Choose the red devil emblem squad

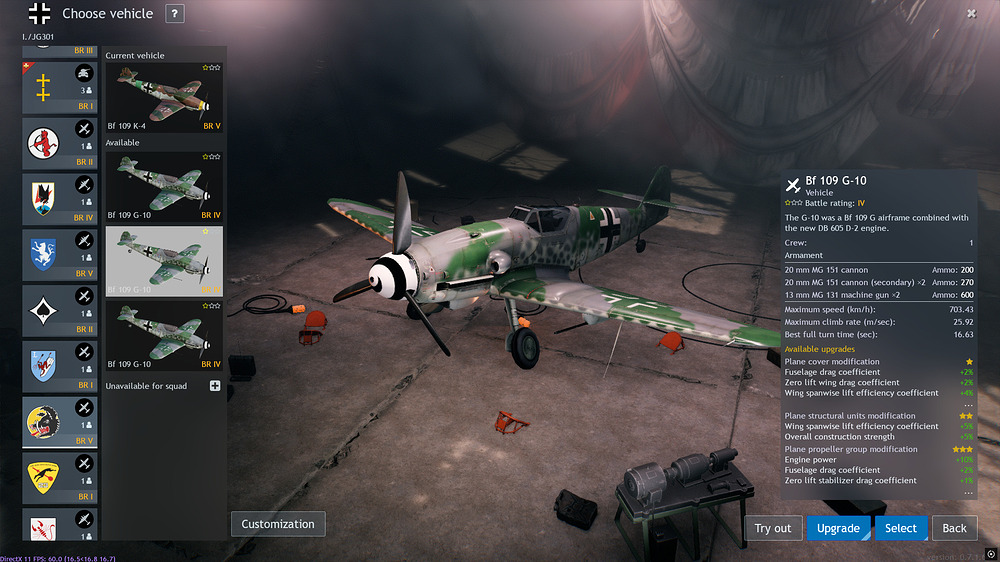click(x=59, y=143)
